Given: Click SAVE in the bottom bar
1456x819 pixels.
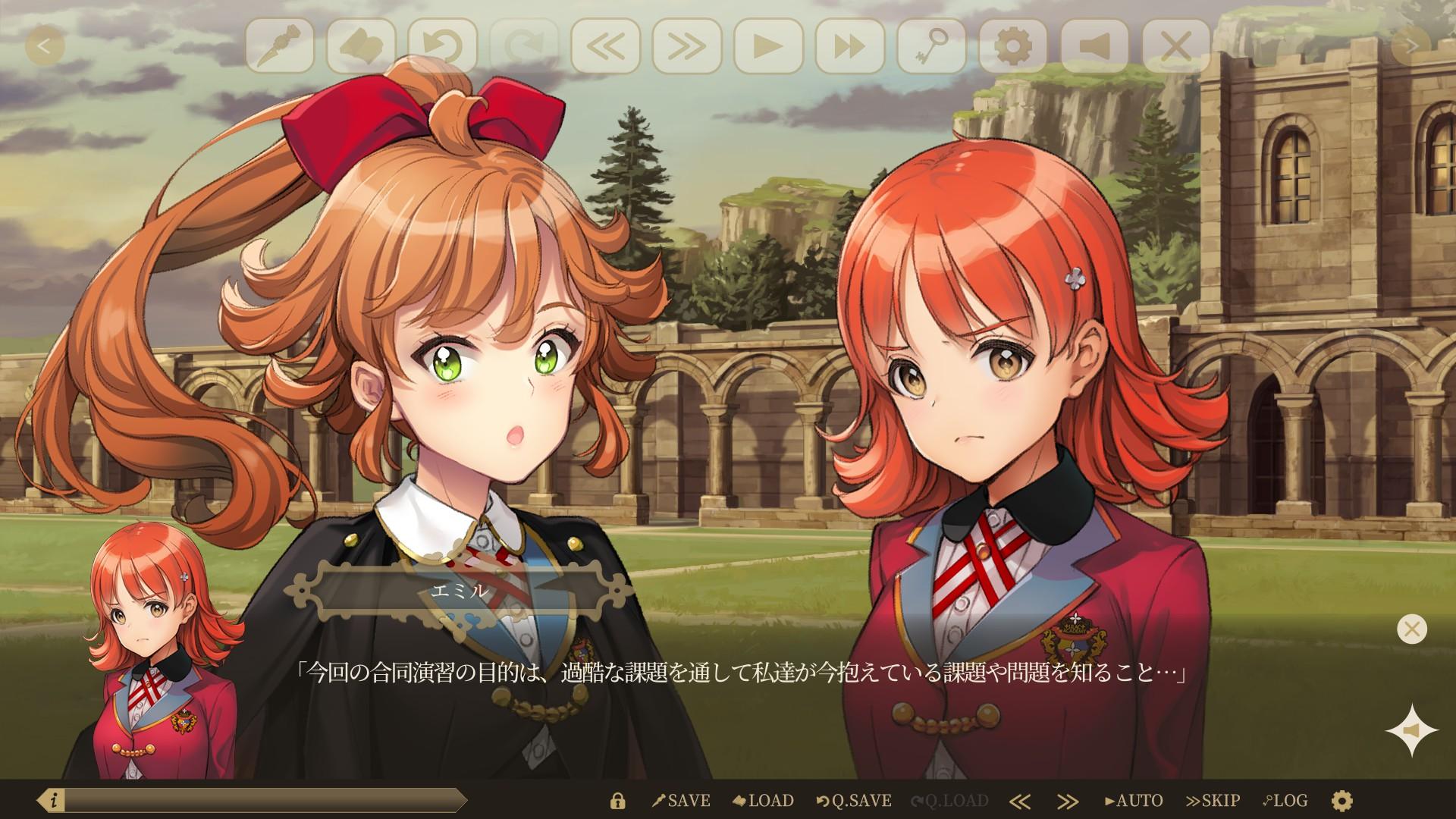Looking at the screenshot, I should (681, 800).
